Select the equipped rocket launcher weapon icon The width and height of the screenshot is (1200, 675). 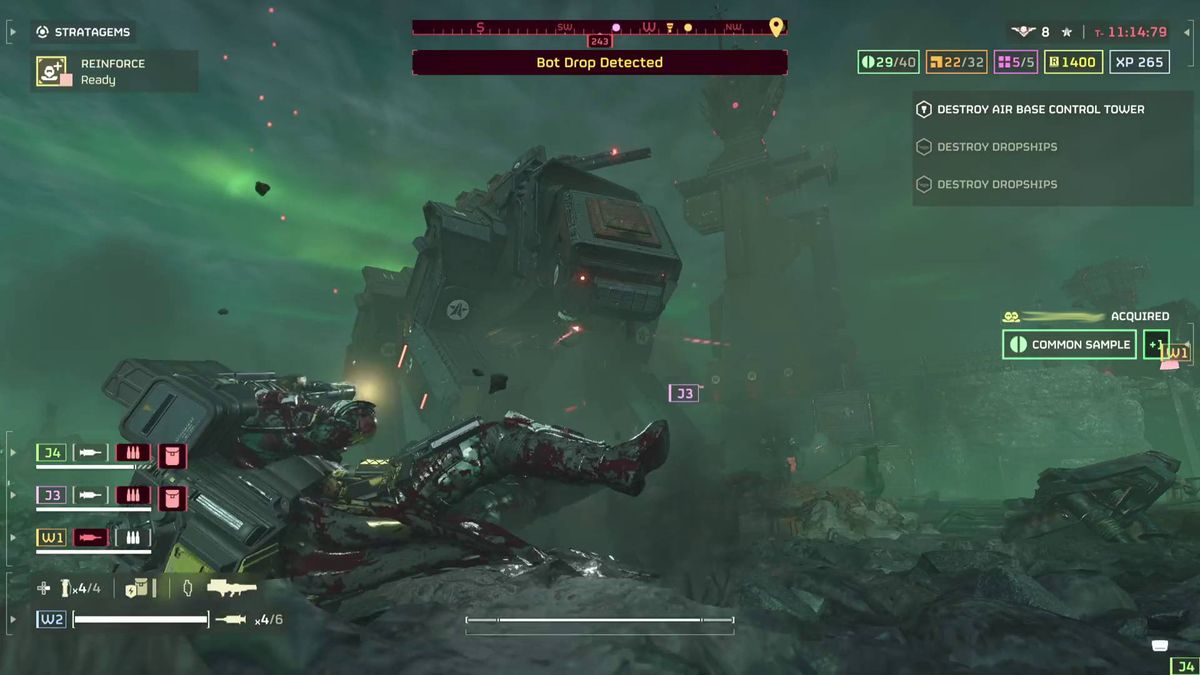coord(231,588)
